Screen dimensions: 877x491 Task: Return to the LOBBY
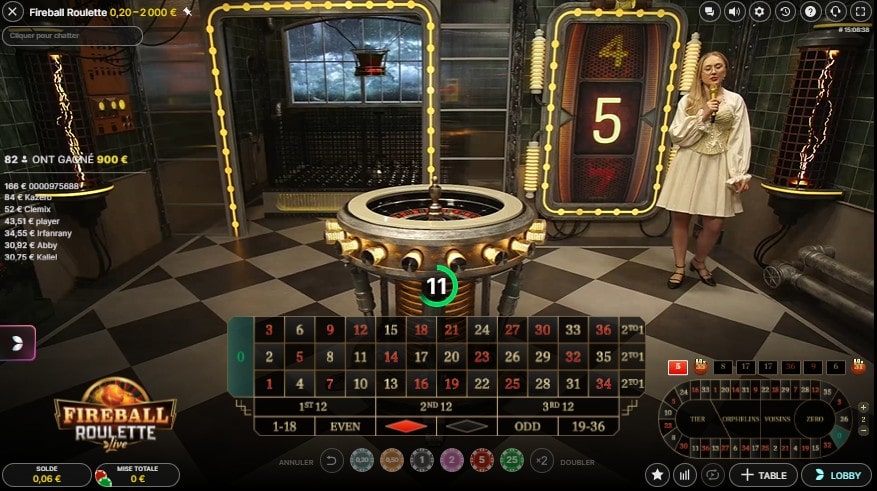[x=836, y=474]
